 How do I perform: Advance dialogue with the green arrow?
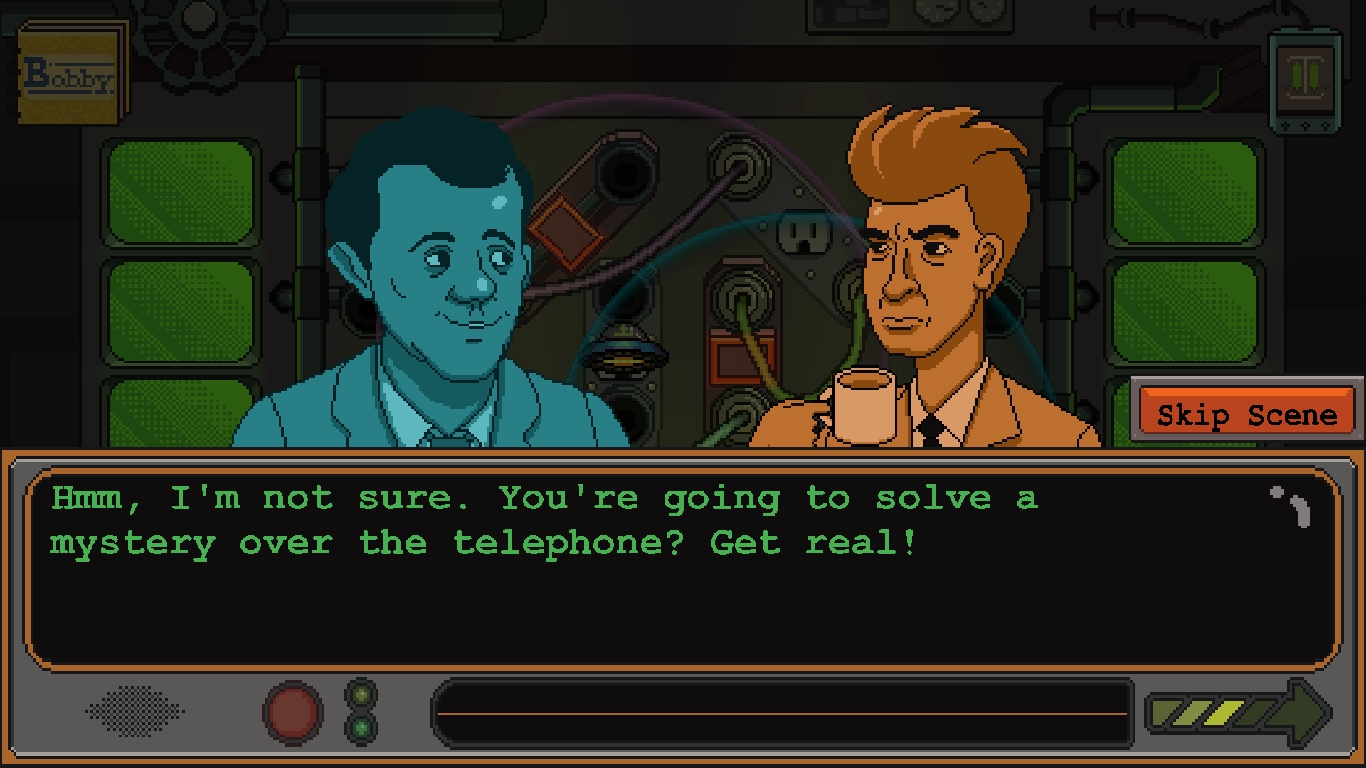pyautogui.click(x=1239, y=713)
